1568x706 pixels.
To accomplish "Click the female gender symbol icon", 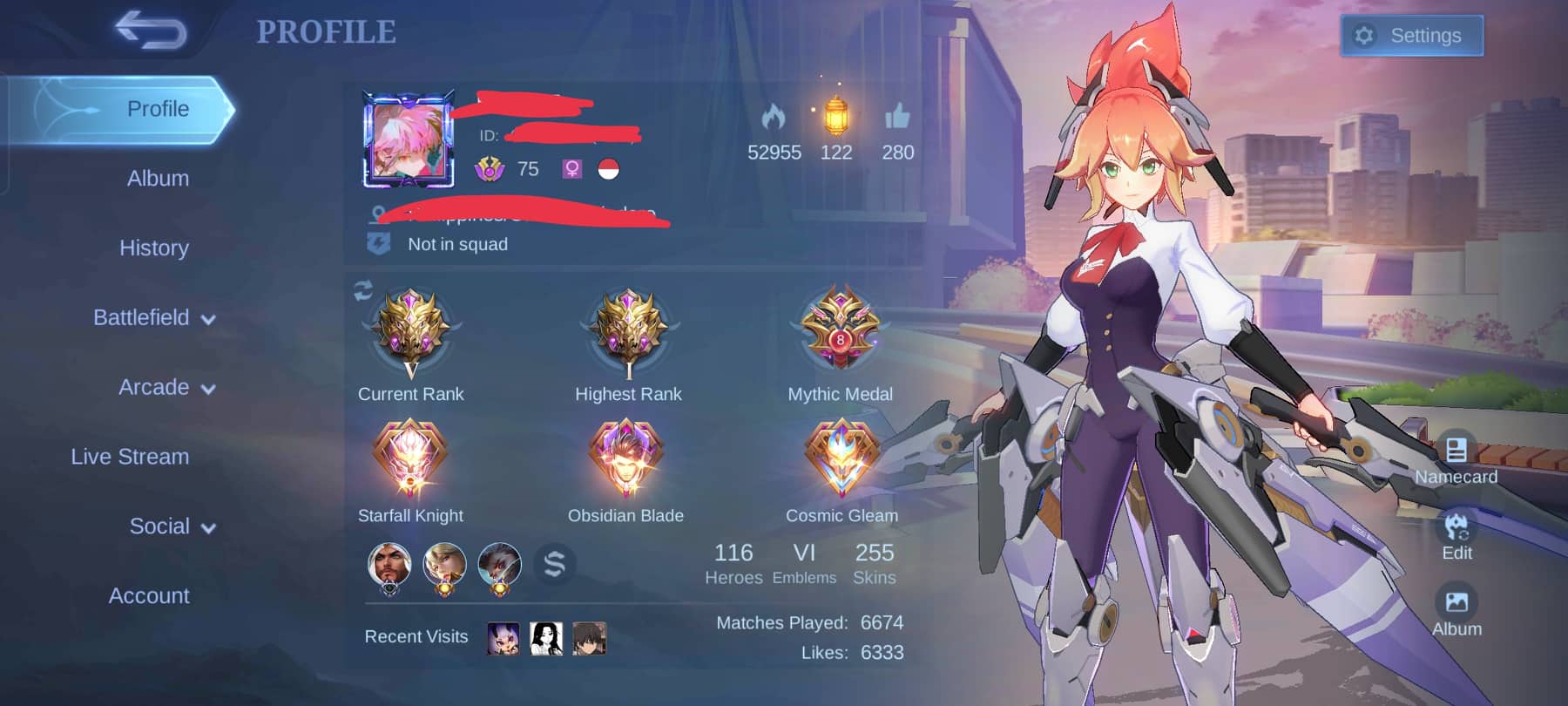I will [x=570, y=169].
